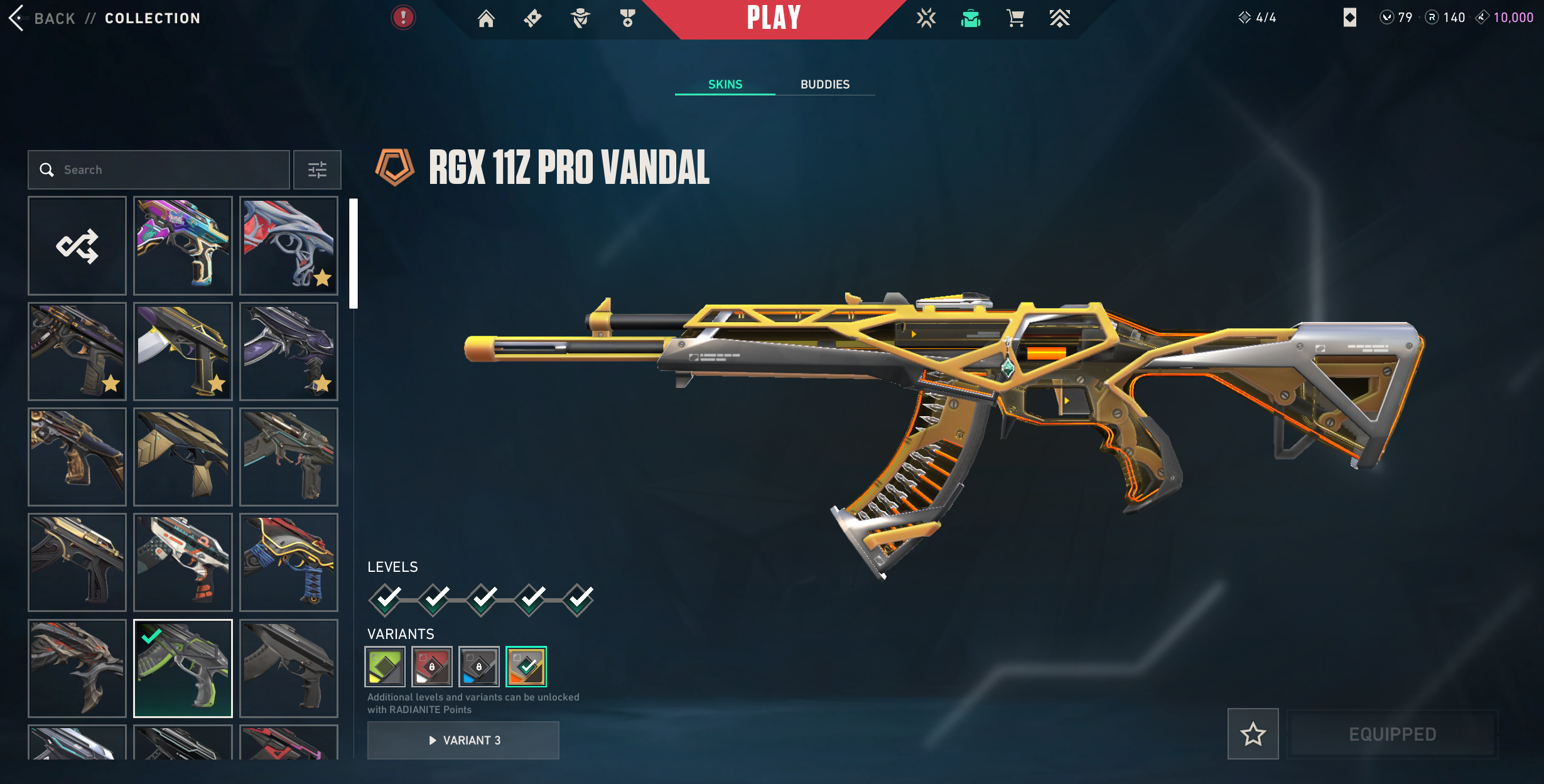Open the home screen icon
Screen dimensions: 1544x784
click(486, 19)
